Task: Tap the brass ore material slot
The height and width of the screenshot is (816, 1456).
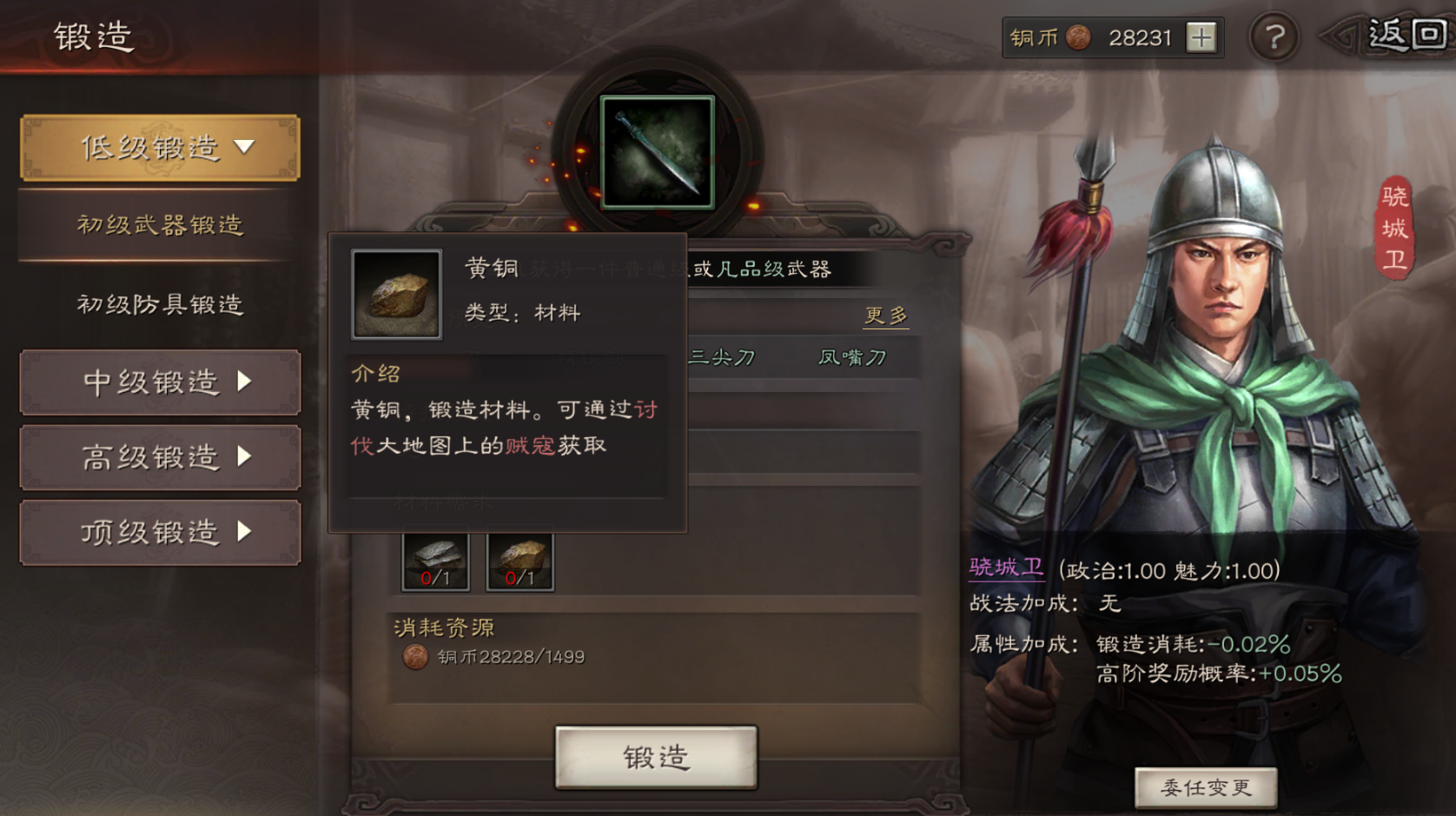Action: pos(520,561)
